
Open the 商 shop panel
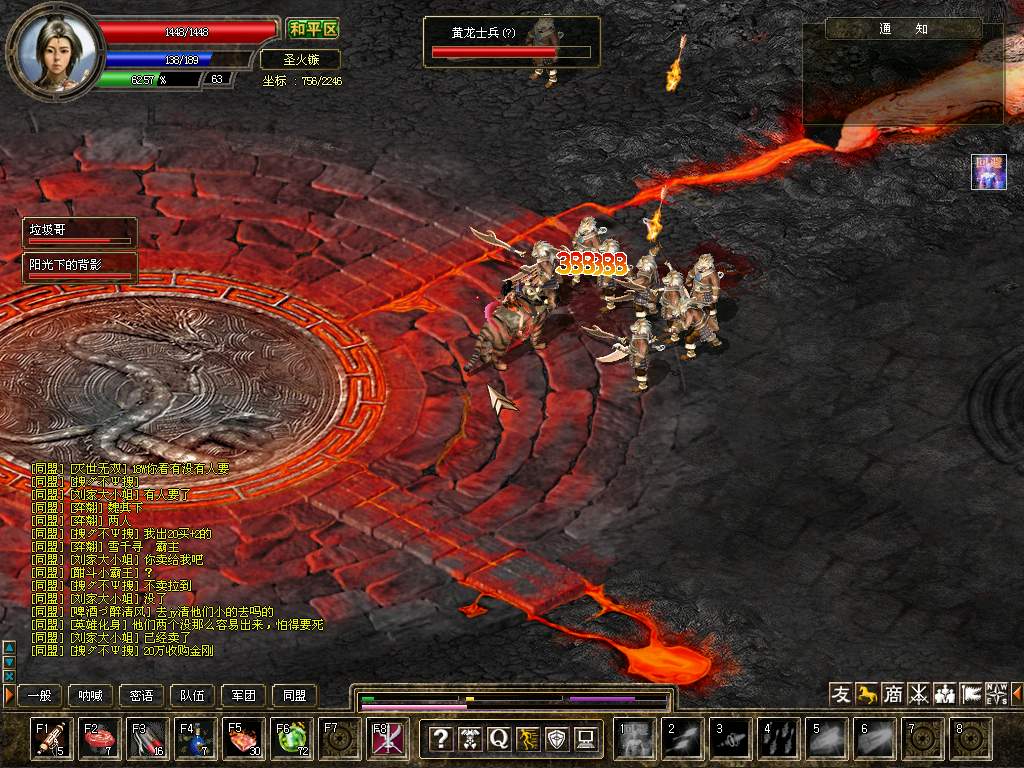(893, 693)
